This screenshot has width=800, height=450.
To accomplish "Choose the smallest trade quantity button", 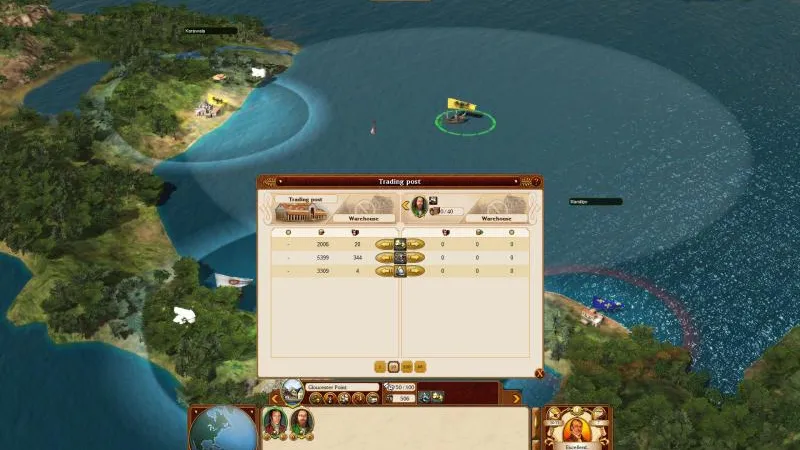I will click(x=380, y=367).
